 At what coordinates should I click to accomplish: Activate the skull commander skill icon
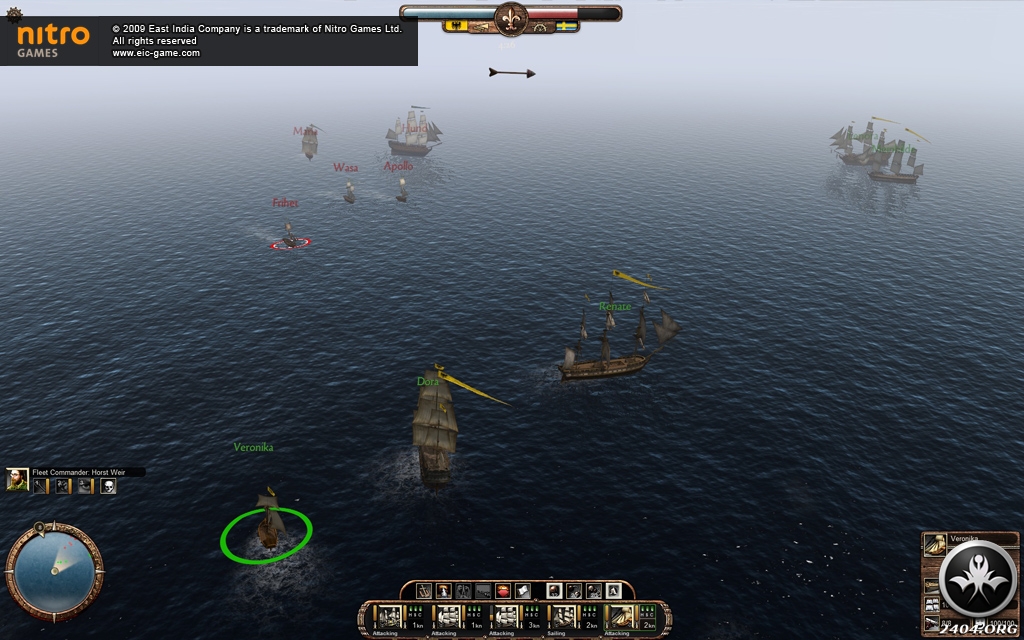(x=108, y=486)
